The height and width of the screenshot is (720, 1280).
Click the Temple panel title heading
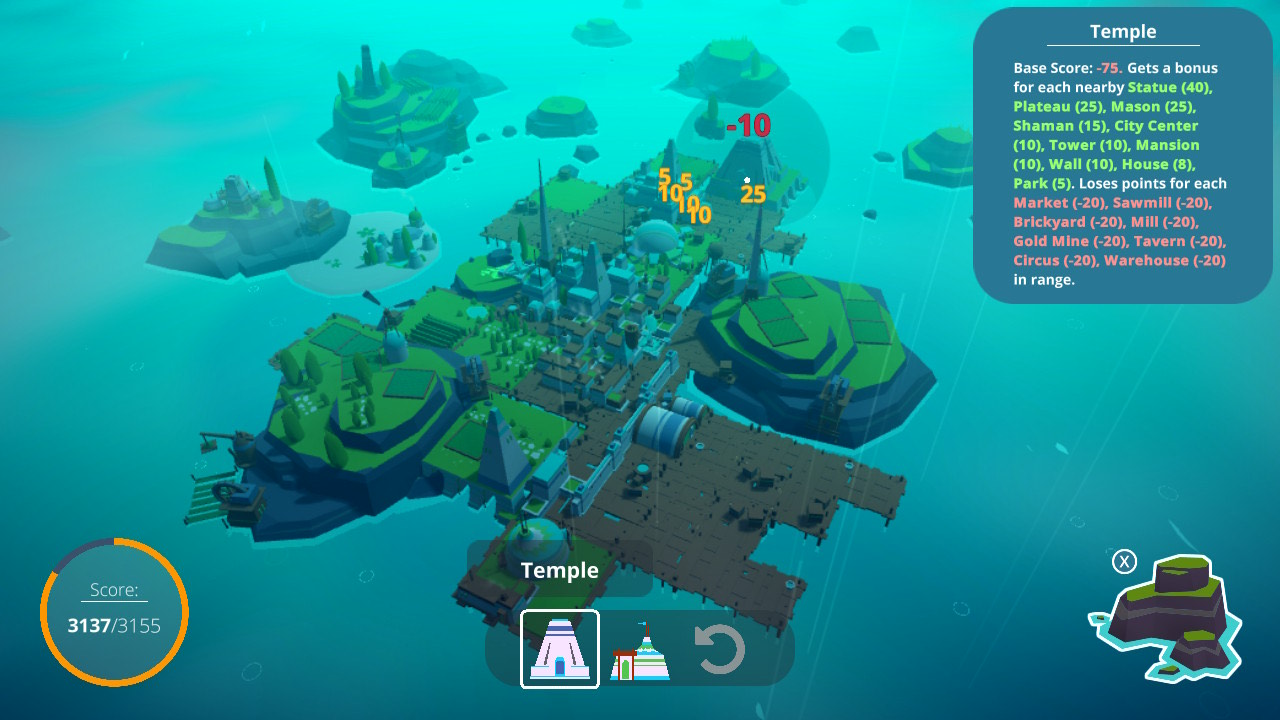click(1124, 31)
